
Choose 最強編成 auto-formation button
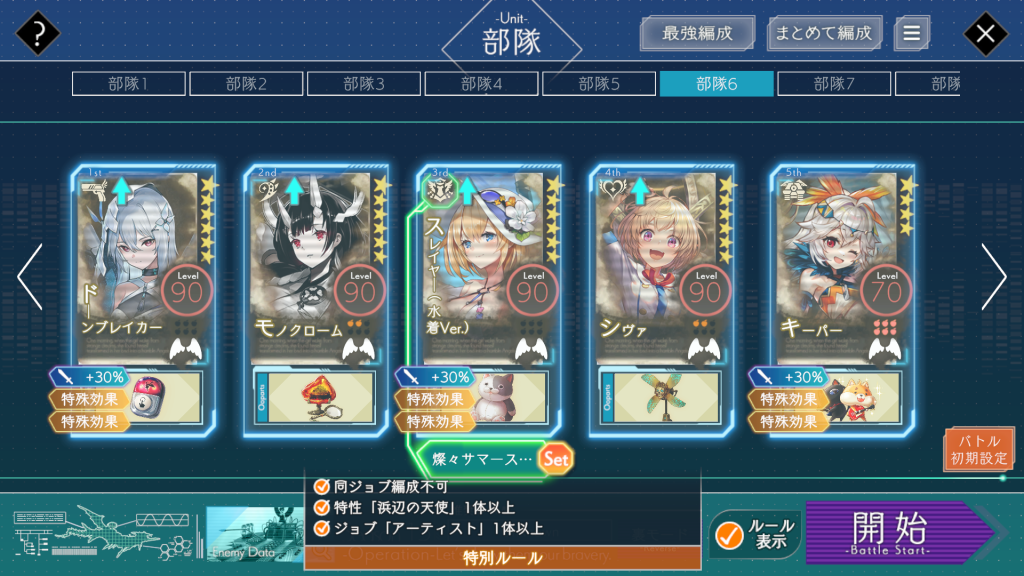tap(697, 33)
